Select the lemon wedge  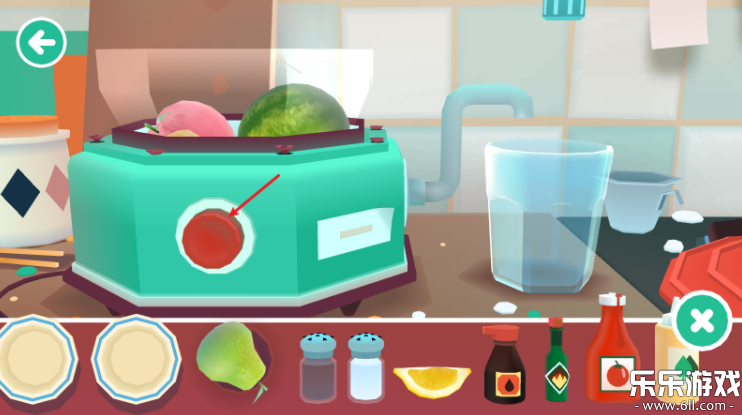point(432,380)
